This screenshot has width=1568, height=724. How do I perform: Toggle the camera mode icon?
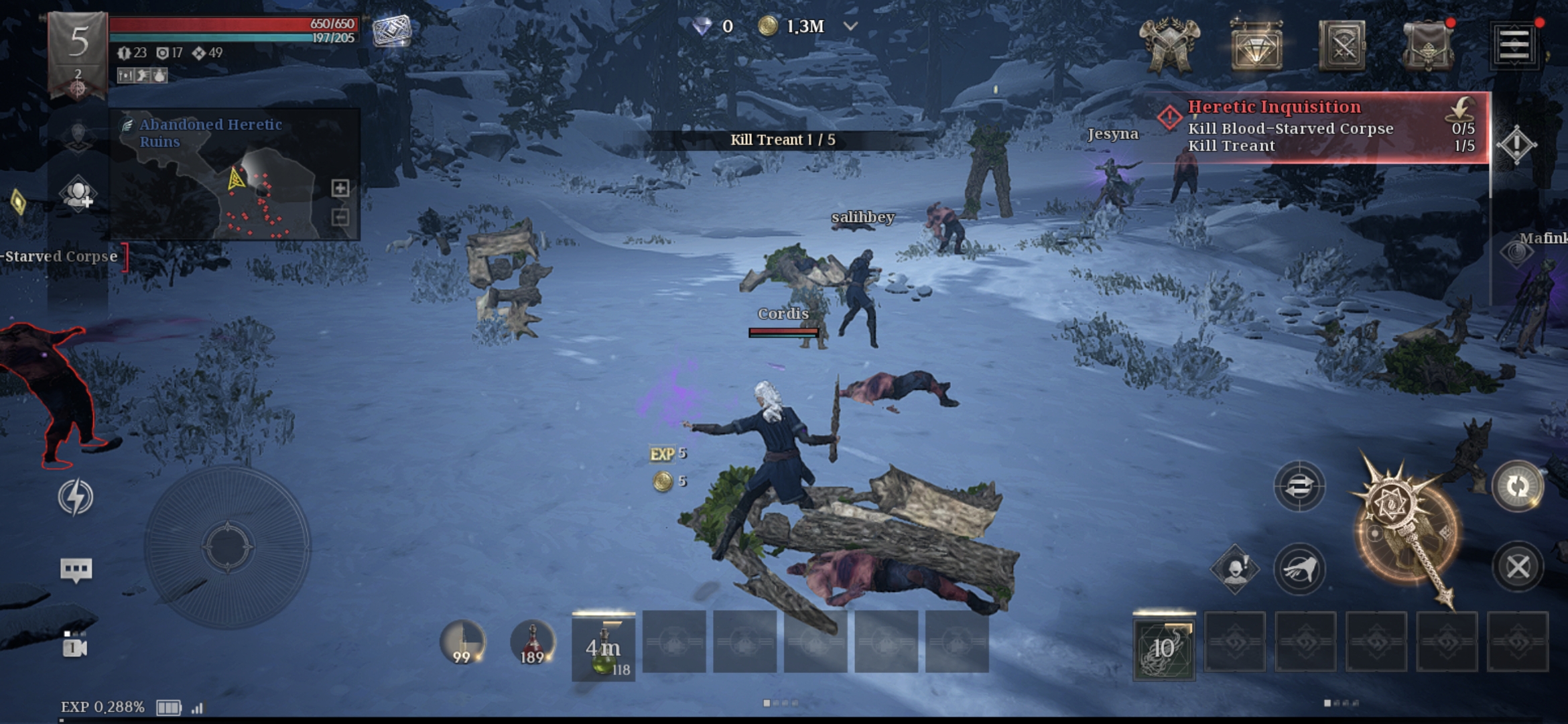[x=75, y=646]
